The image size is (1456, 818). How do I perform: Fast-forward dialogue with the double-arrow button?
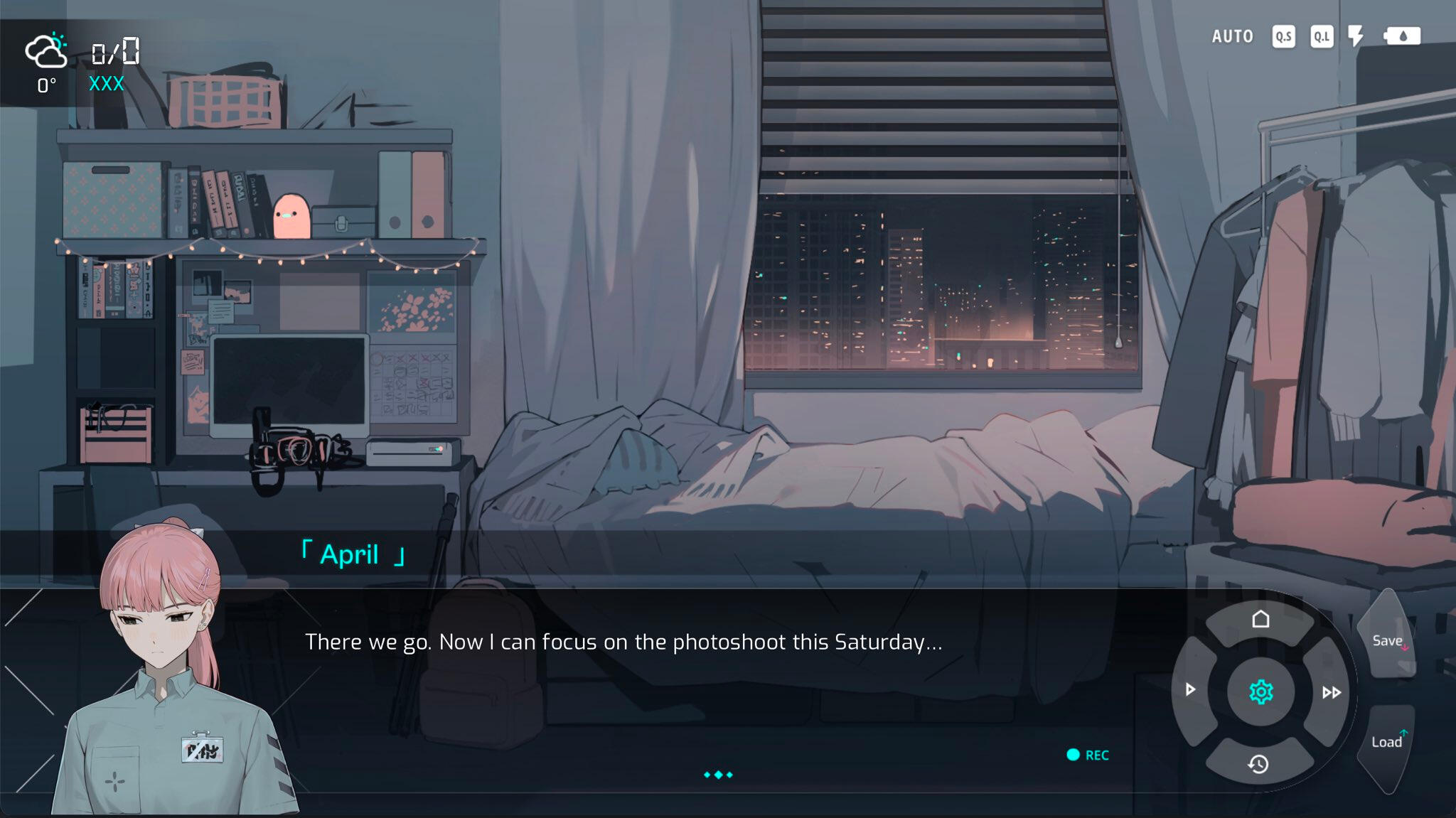pos(1331,692)
